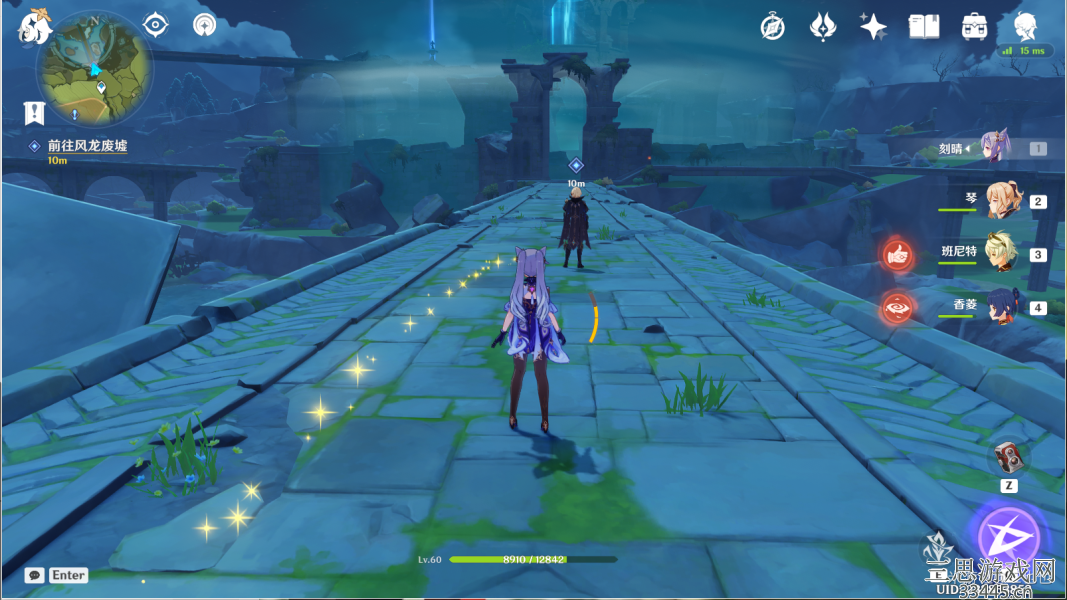1067x600 pixels.
Task: Open the compass events icon
Action: point(772,27)
